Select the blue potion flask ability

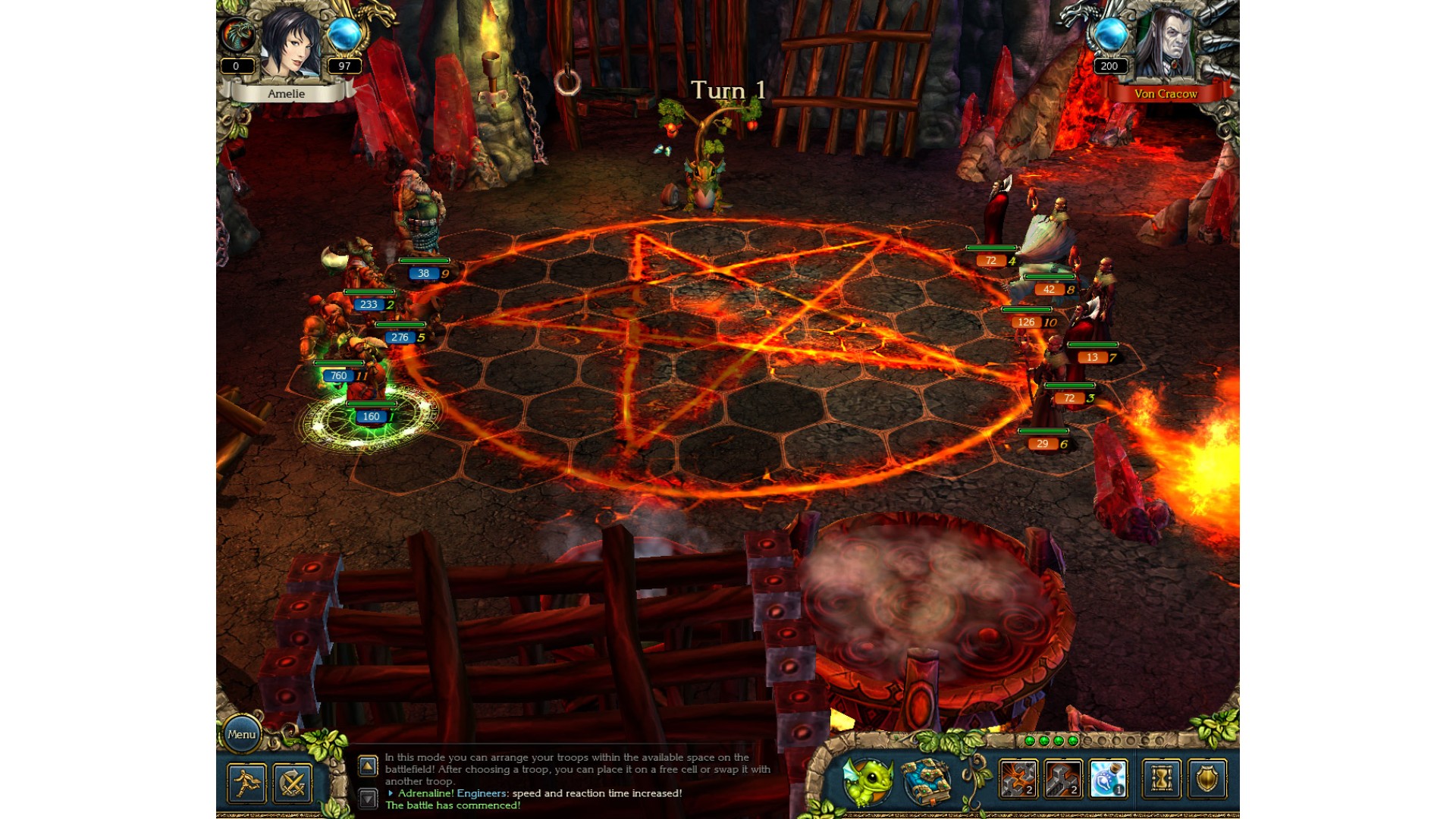1108,779
